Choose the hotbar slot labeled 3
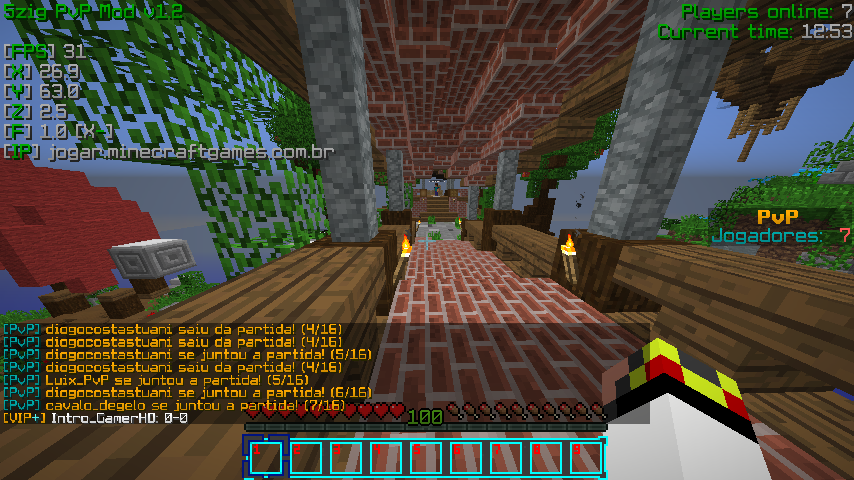This screenshot has width=854, height=480. click(x=346, y=458)
